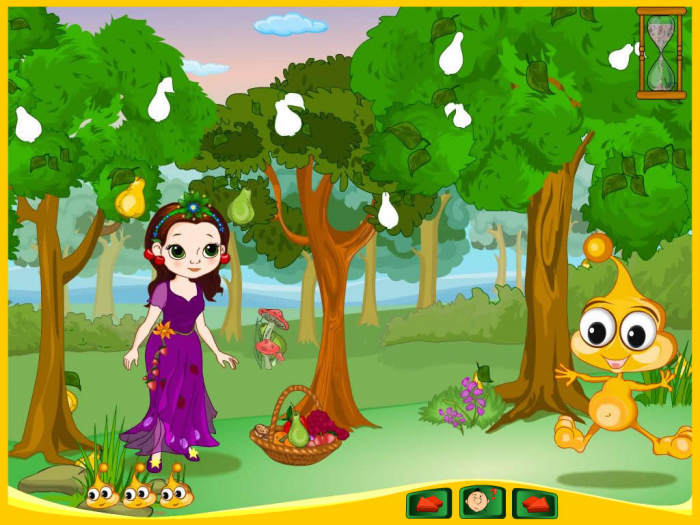Click the red arrow button right of the help face
This screenshot has height=525, width=700.
coord(534,502)
